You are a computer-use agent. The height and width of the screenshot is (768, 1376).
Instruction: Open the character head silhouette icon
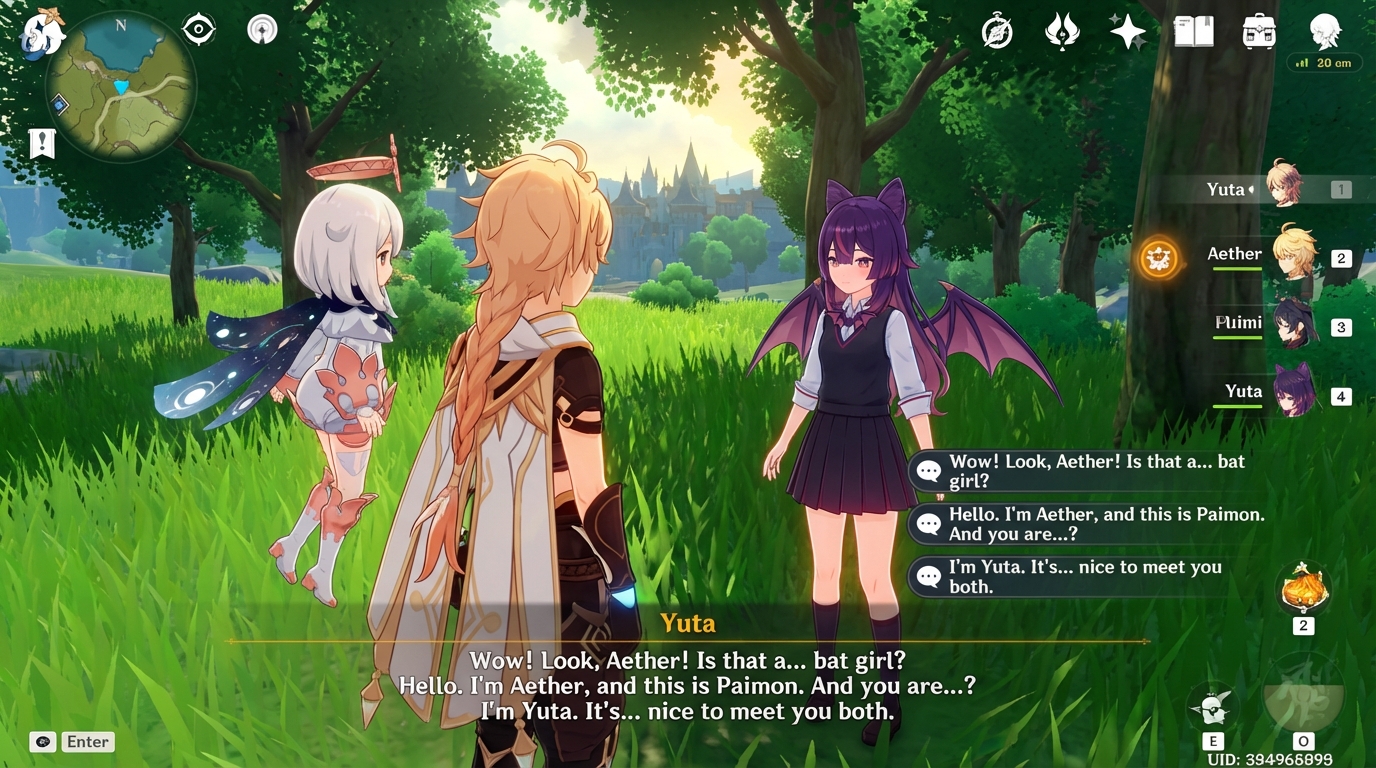[x=1324, y=31]
